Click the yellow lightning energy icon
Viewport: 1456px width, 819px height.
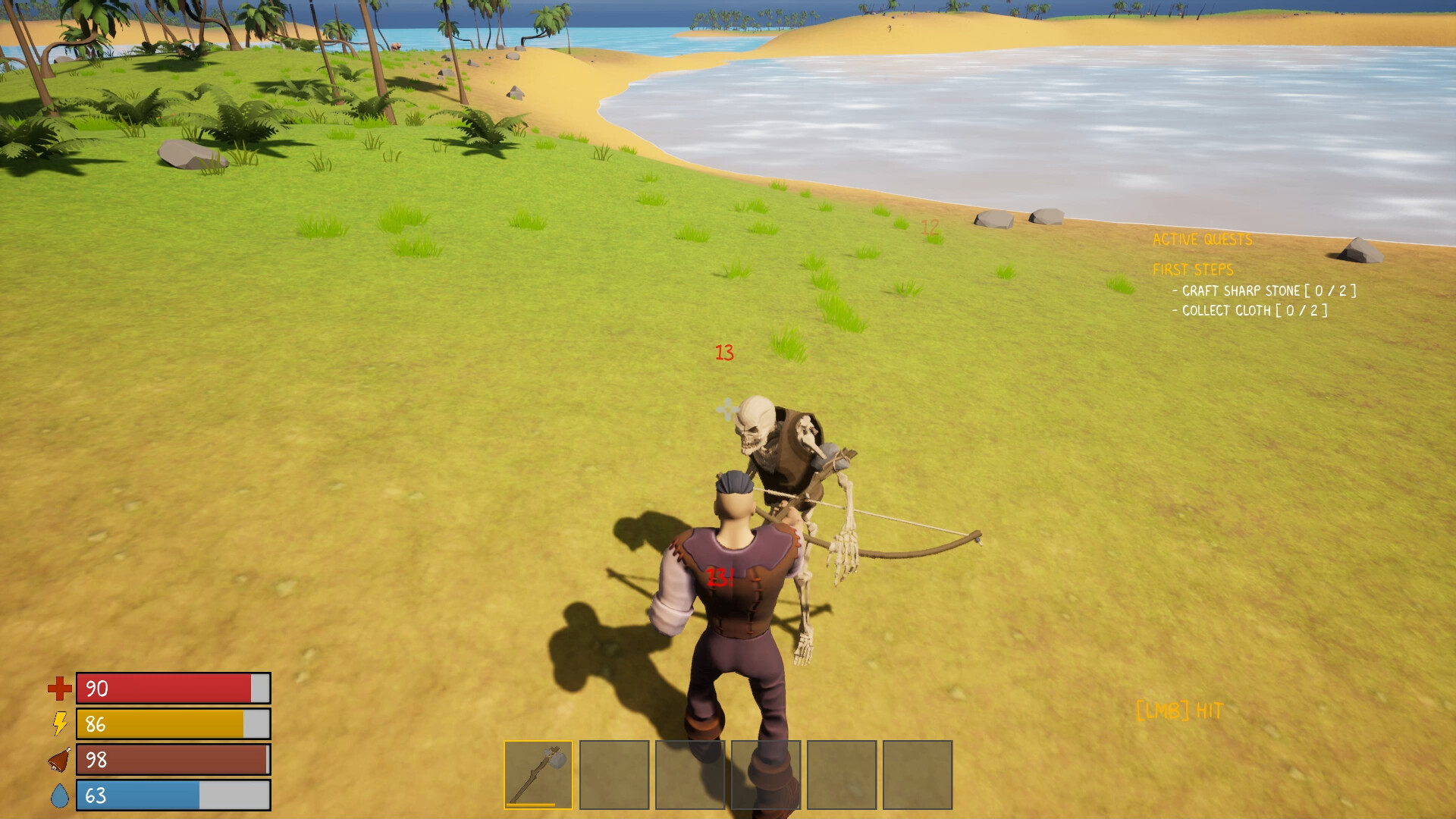[x=59, y=725]
